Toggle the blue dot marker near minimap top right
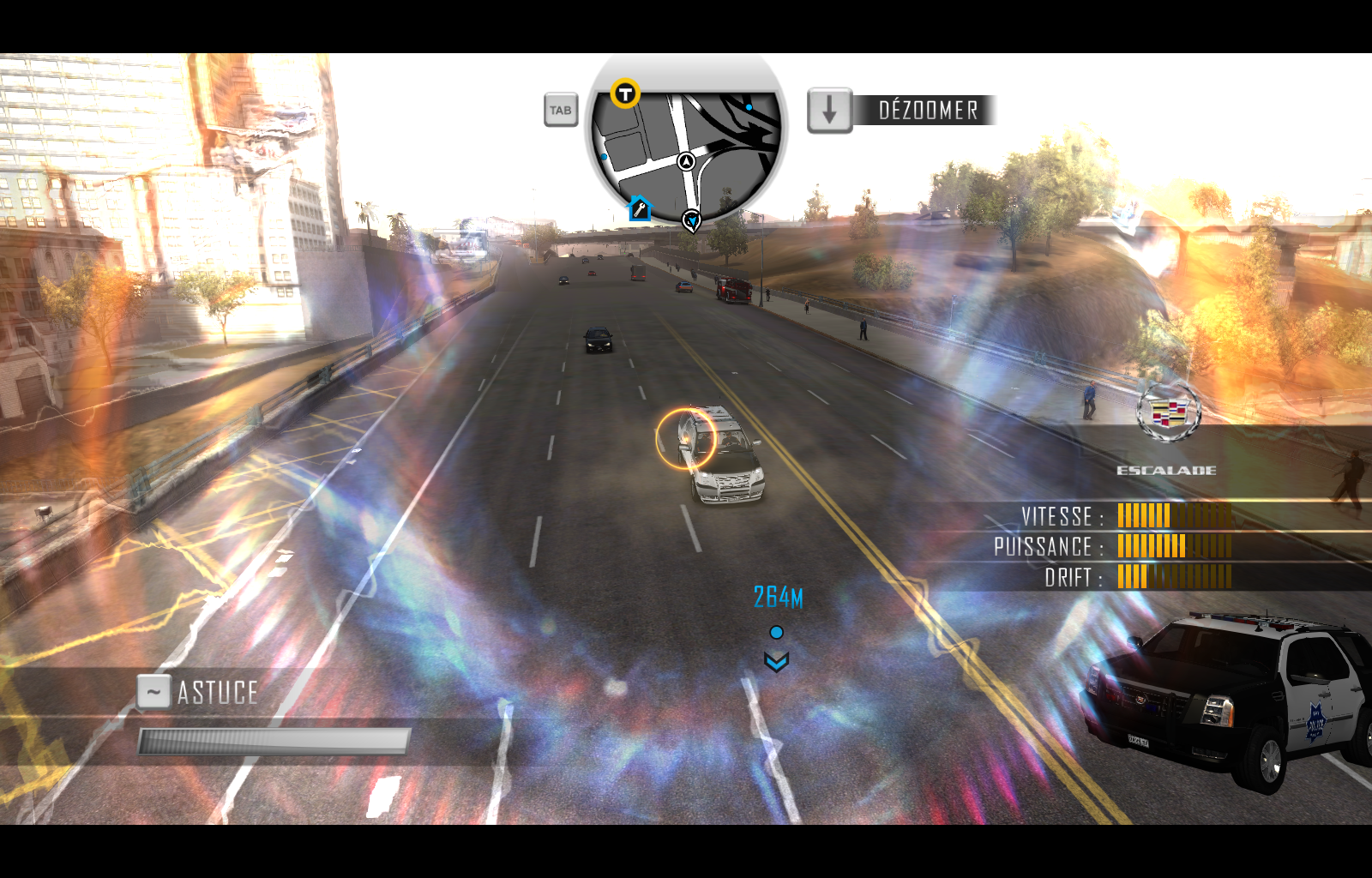 pos(748,105)
